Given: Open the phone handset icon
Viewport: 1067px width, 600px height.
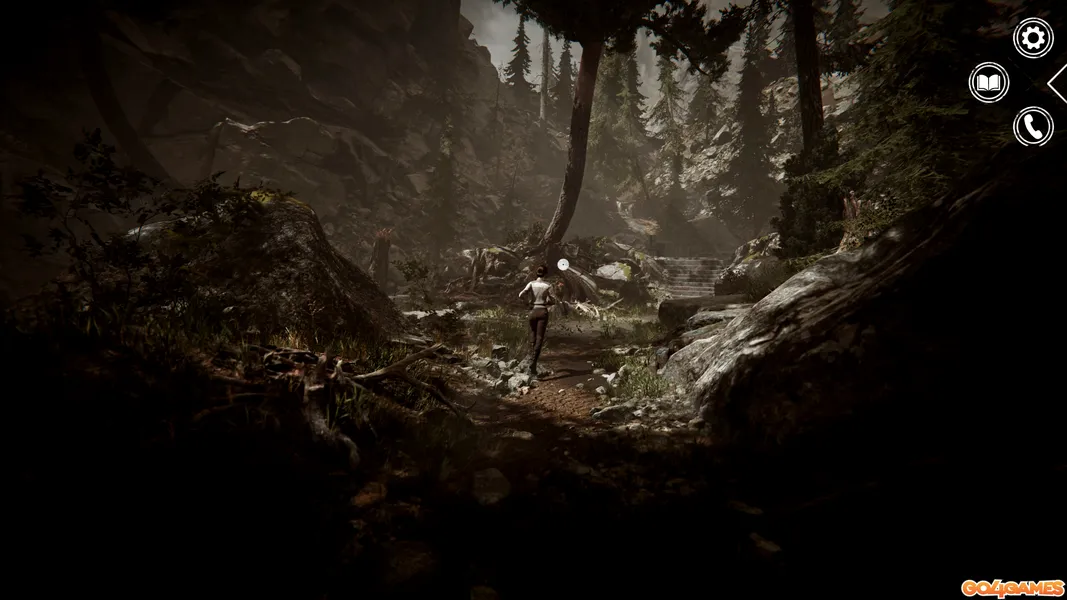Looking at the screenshot, I should [x=1033, y=127].
